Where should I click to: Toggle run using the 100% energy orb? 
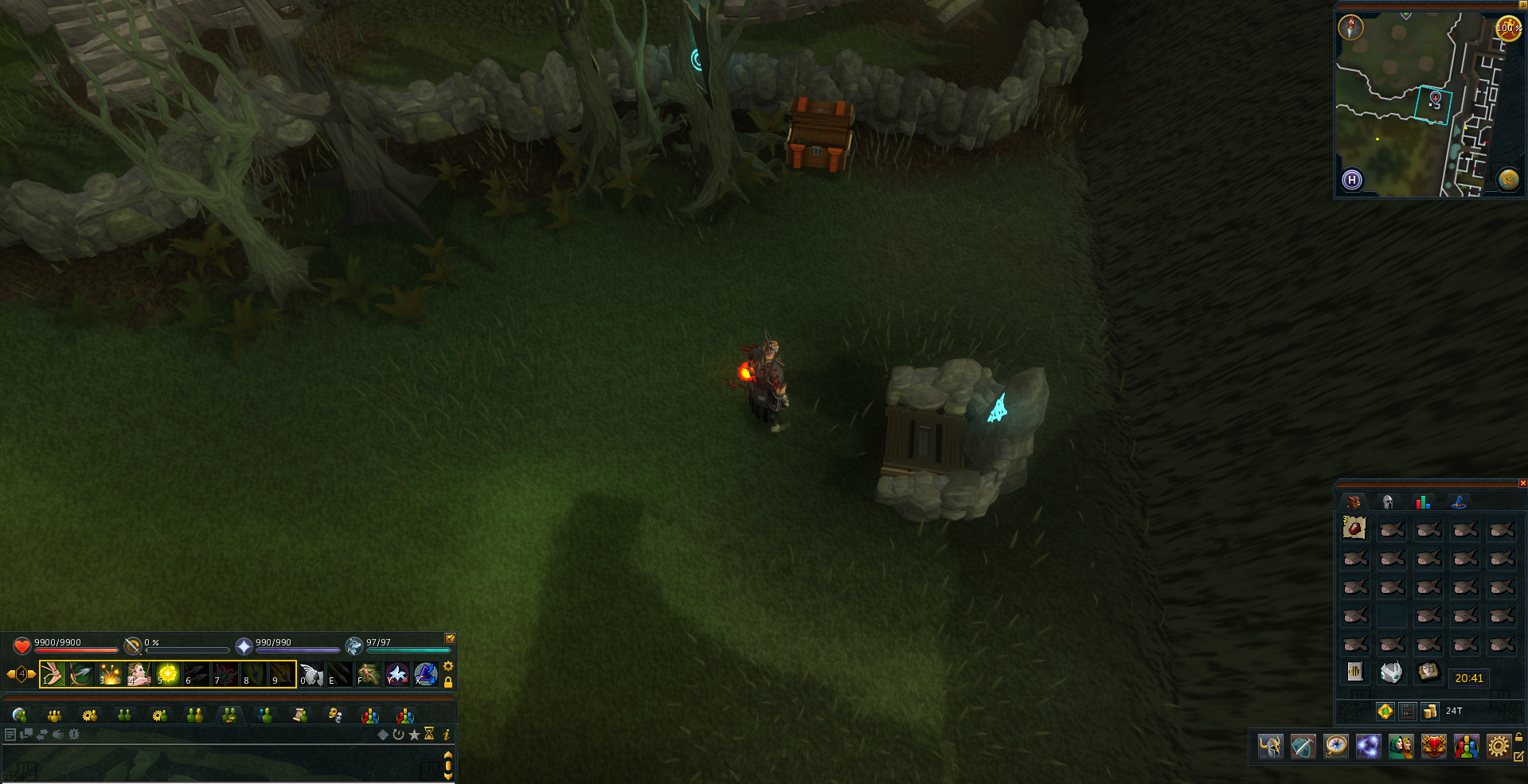click(x=1507, y=28)
